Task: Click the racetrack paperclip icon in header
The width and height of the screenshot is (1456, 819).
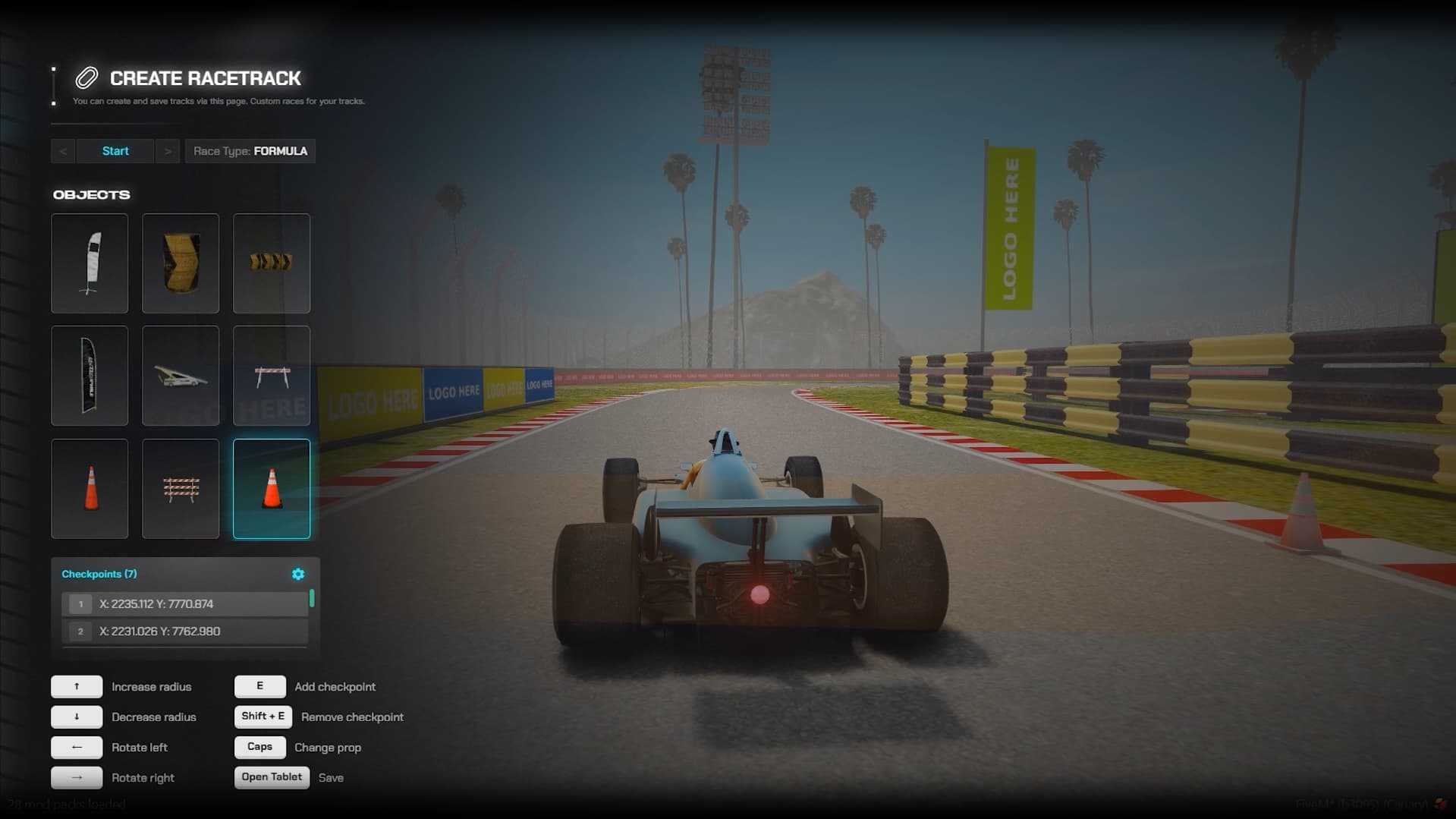Action: click(85, 77)
